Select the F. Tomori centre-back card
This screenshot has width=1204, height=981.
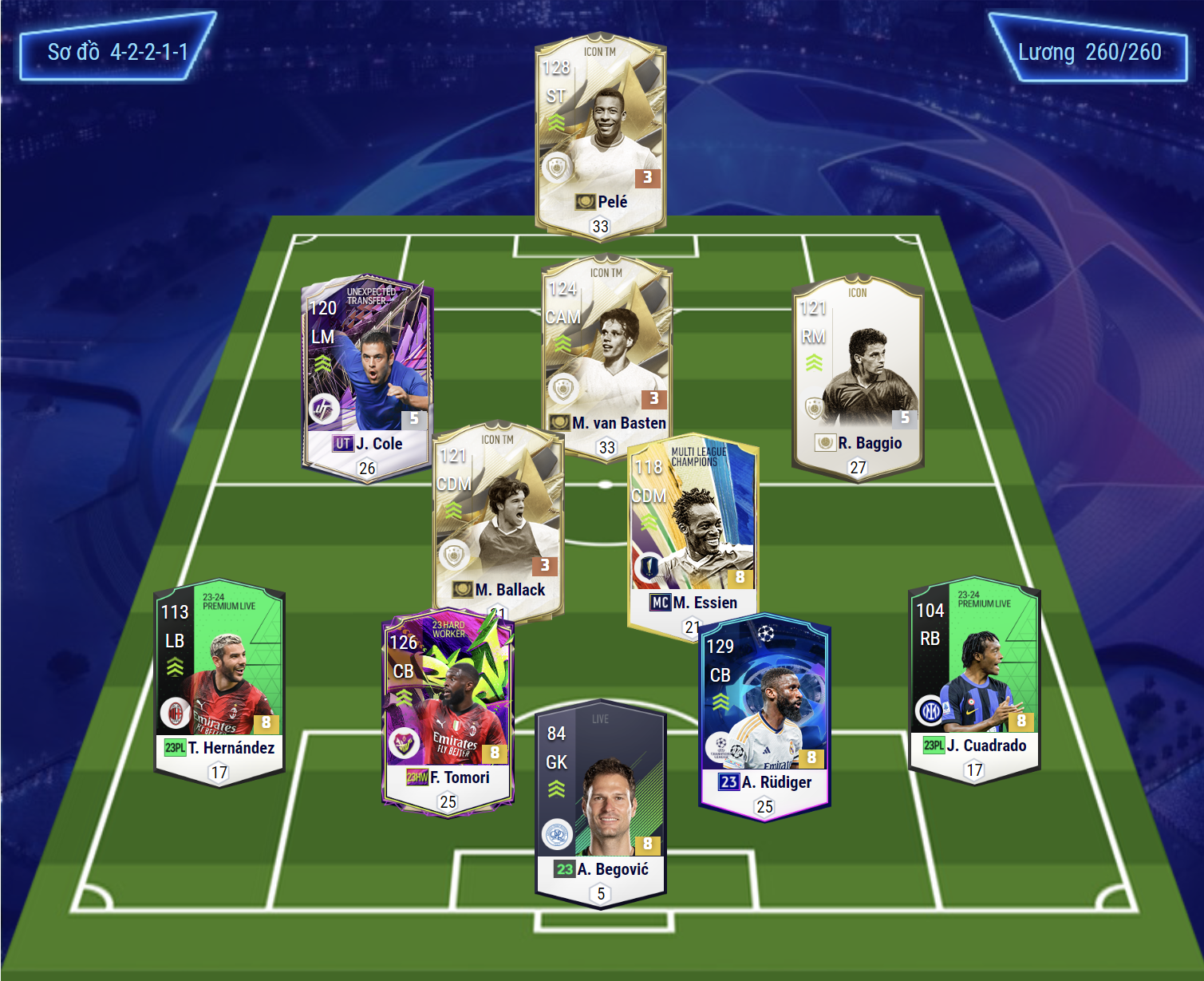(x=448, y=710)
